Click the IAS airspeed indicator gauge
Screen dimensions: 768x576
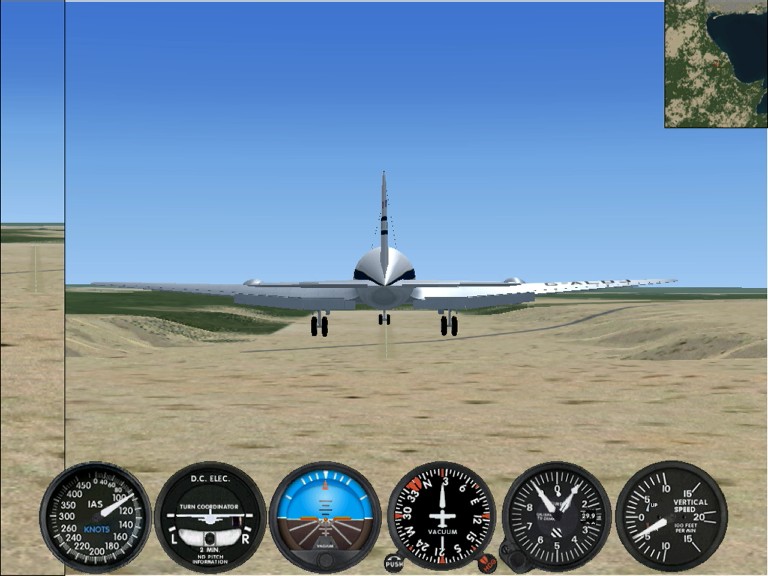coord(95,516)
